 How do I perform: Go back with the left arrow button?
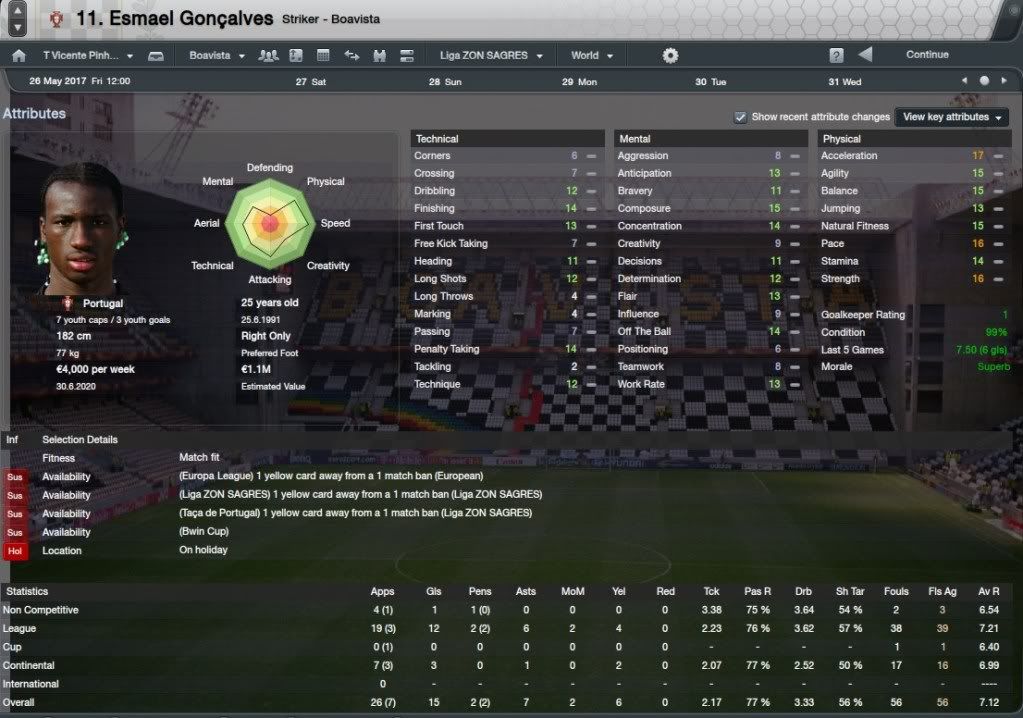(x=865, y=55)
